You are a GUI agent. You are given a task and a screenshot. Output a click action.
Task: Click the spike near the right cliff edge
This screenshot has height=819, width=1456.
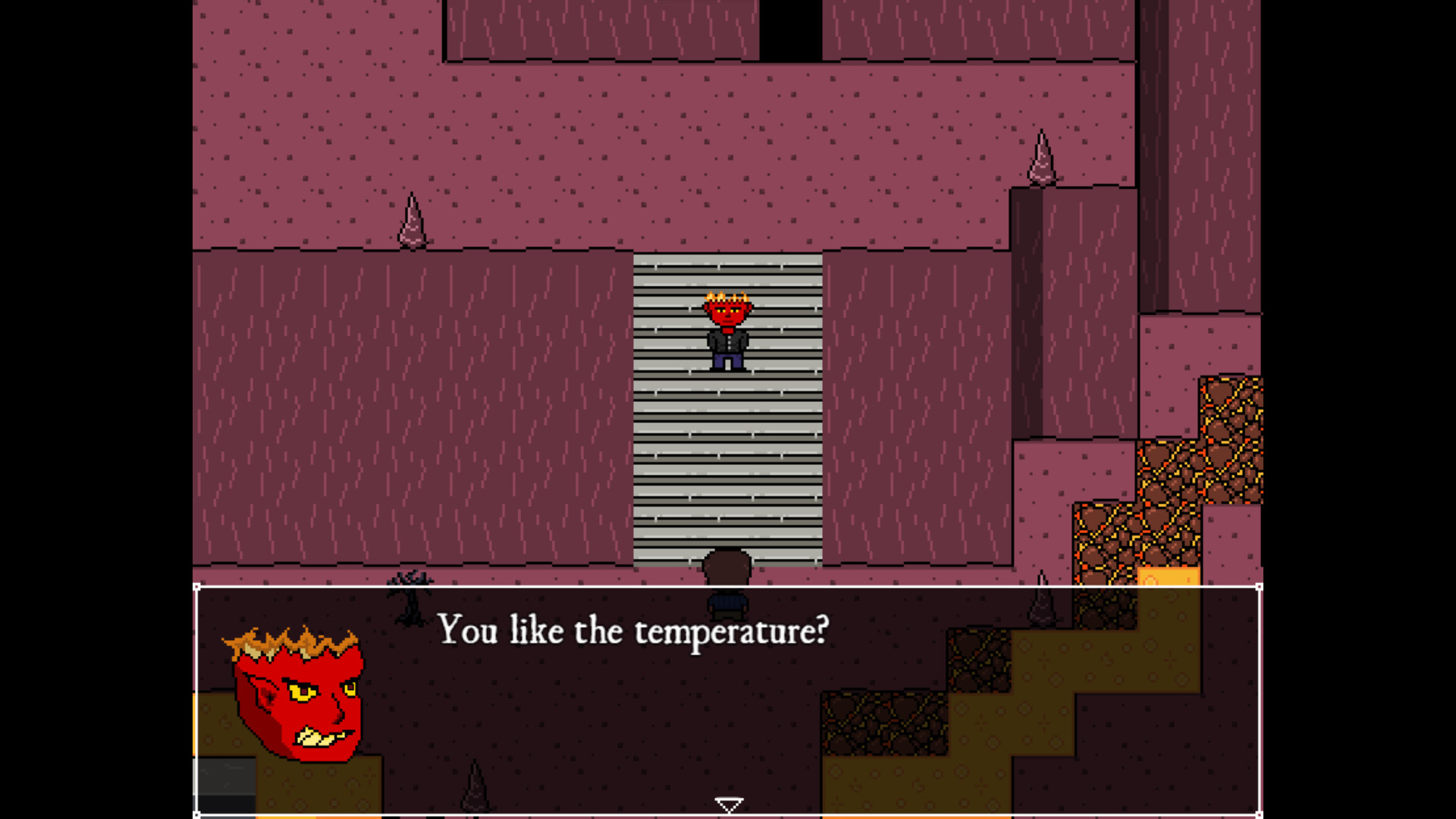click(x=1043, y=159)
